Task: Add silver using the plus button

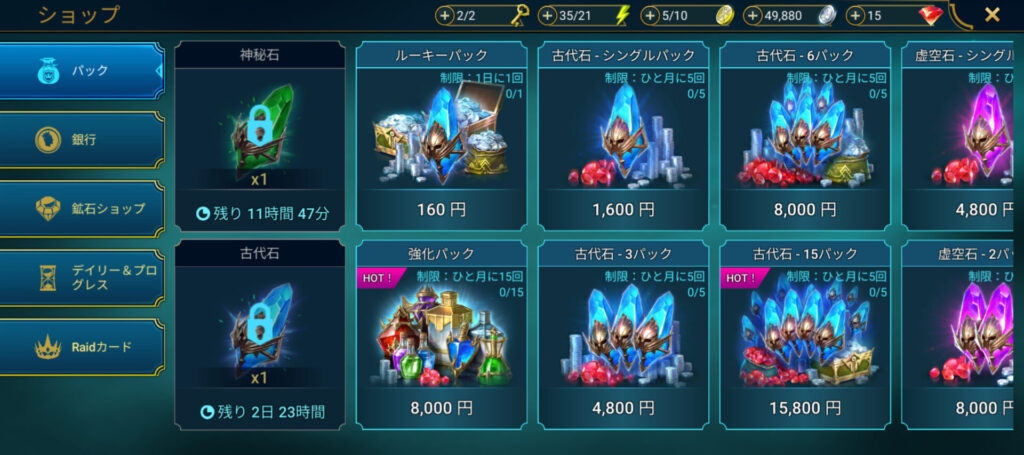Action: [x=753, y=16]
